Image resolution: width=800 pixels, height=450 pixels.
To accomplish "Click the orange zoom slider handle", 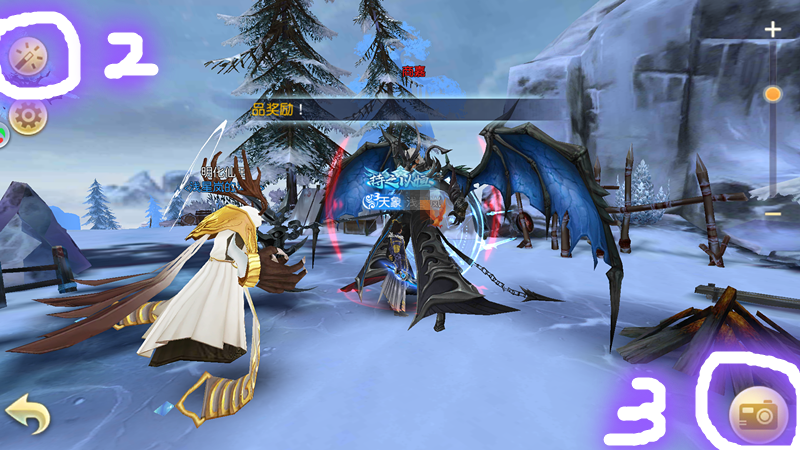I will [x=772, y=95].
